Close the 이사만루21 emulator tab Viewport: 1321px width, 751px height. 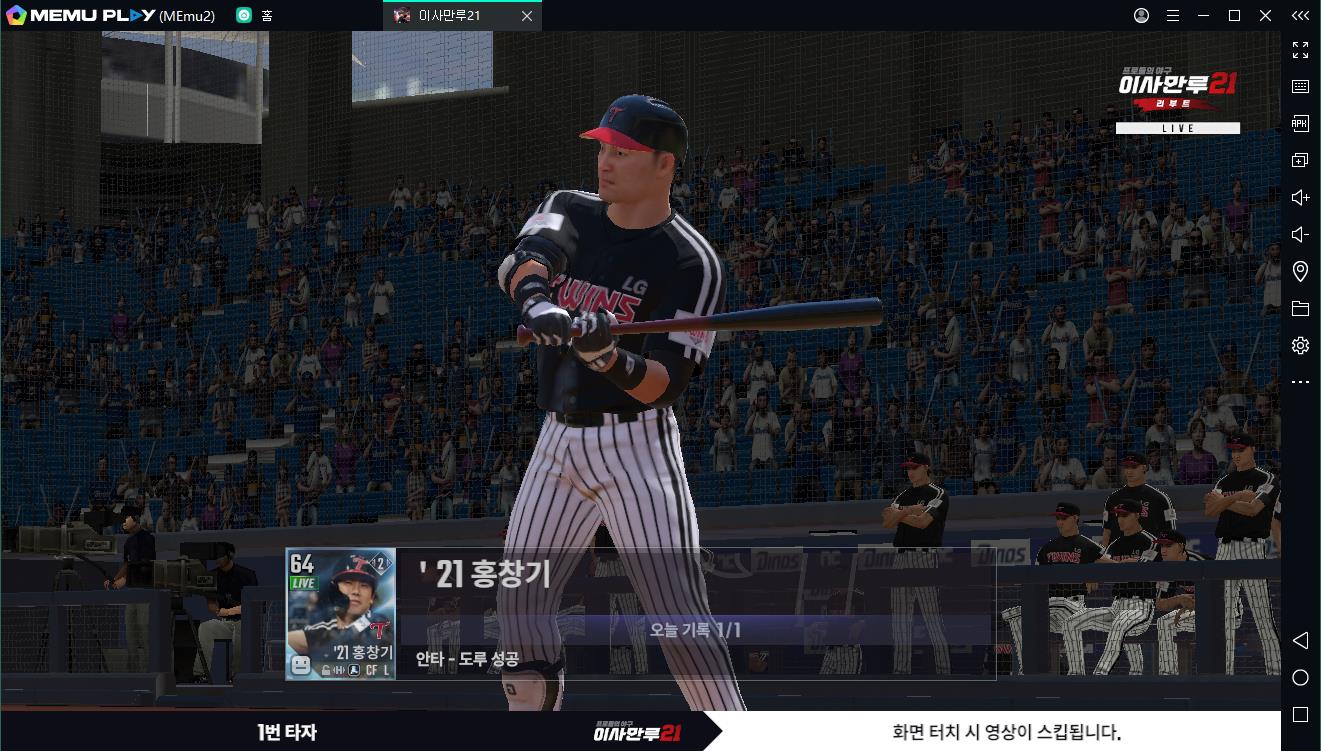(527, 16)
